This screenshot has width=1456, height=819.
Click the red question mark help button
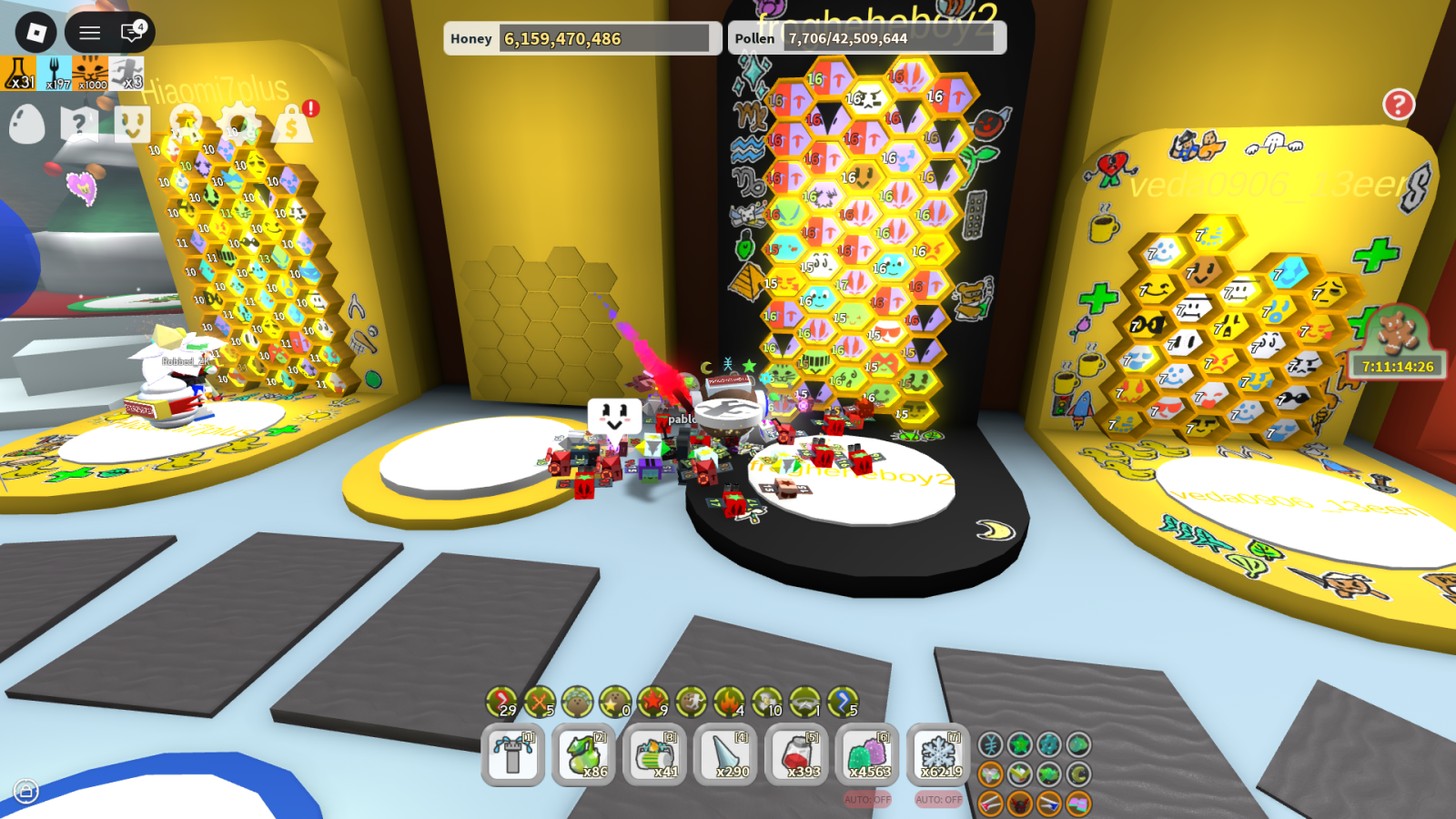coord(1399,105)
